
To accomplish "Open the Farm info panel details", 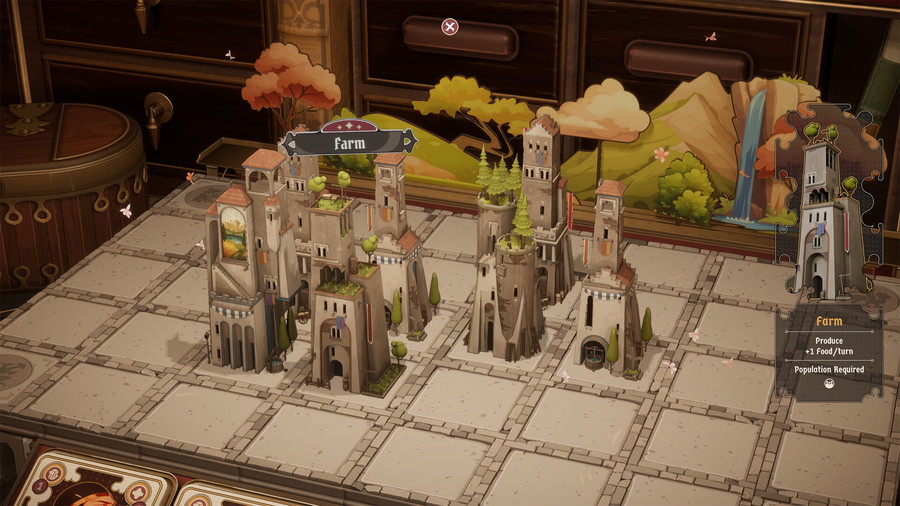I will (x=829, y=352).
